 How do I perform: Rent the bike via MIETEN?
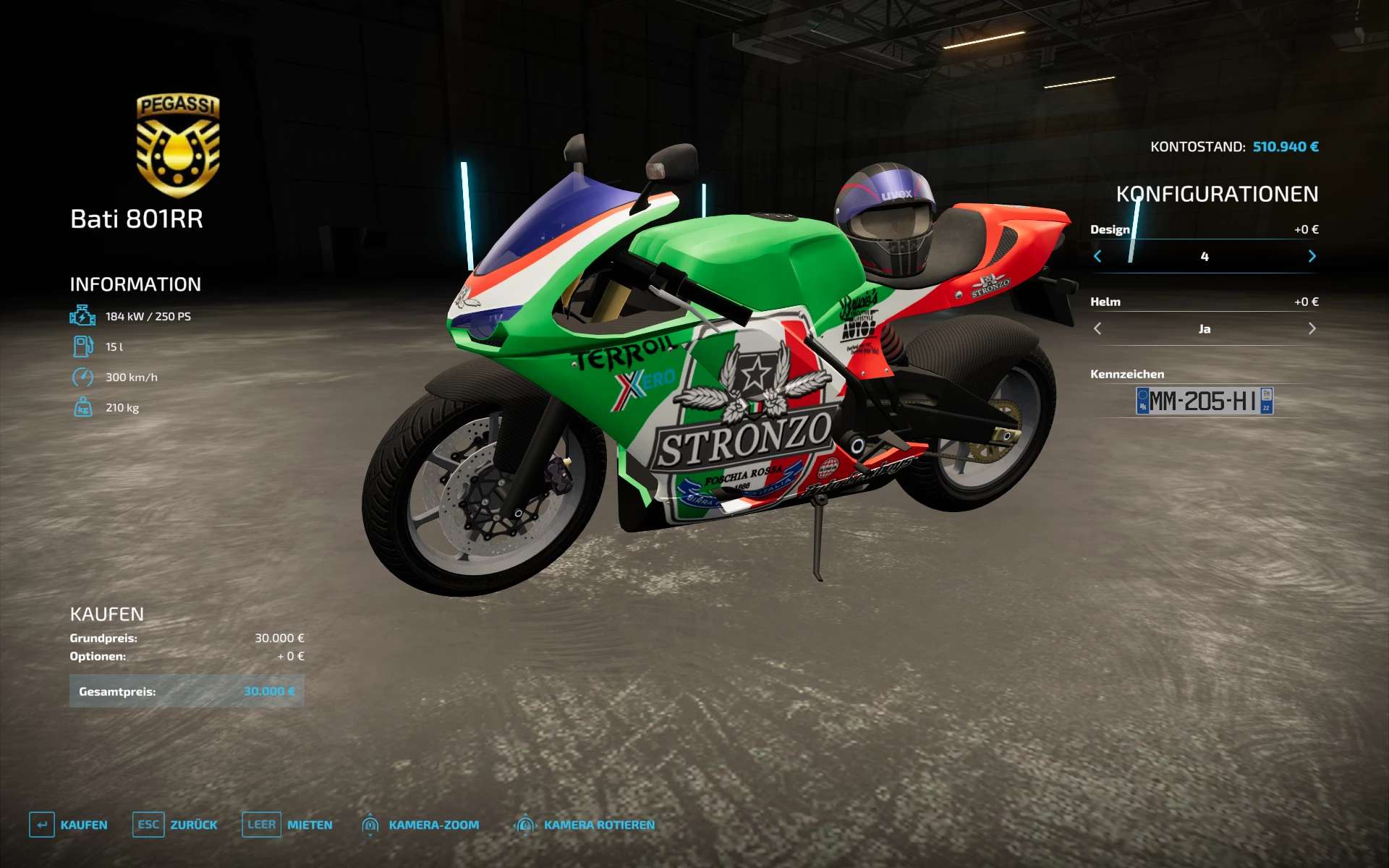287,825
